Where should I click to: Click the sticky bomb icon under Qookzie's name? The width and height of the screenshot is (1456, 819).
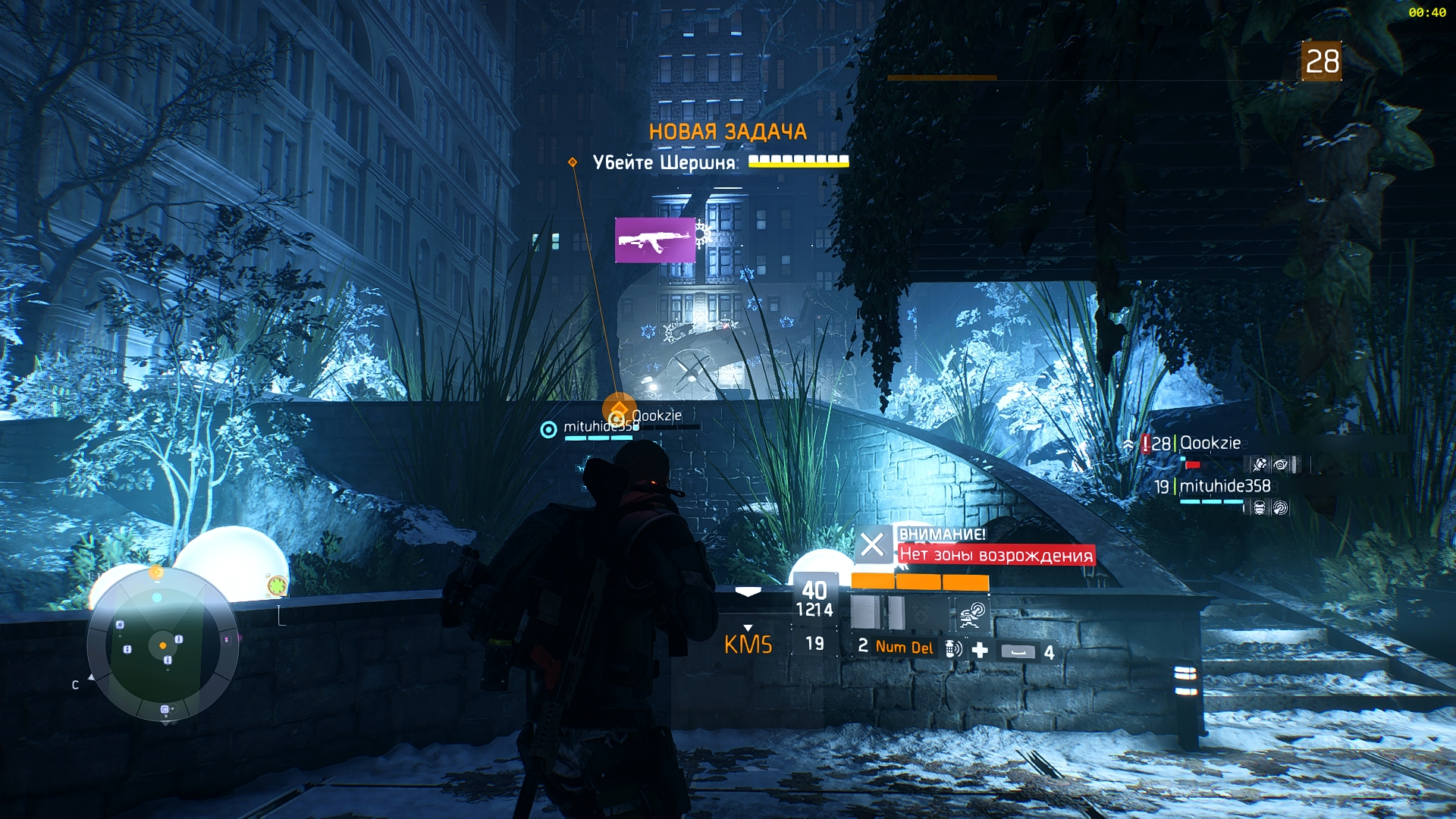1260,464
